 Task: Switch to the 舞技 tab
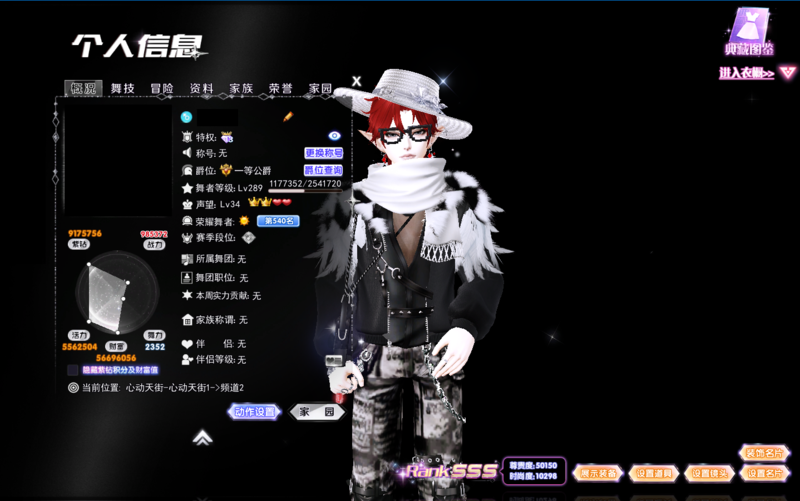[123, 89]
